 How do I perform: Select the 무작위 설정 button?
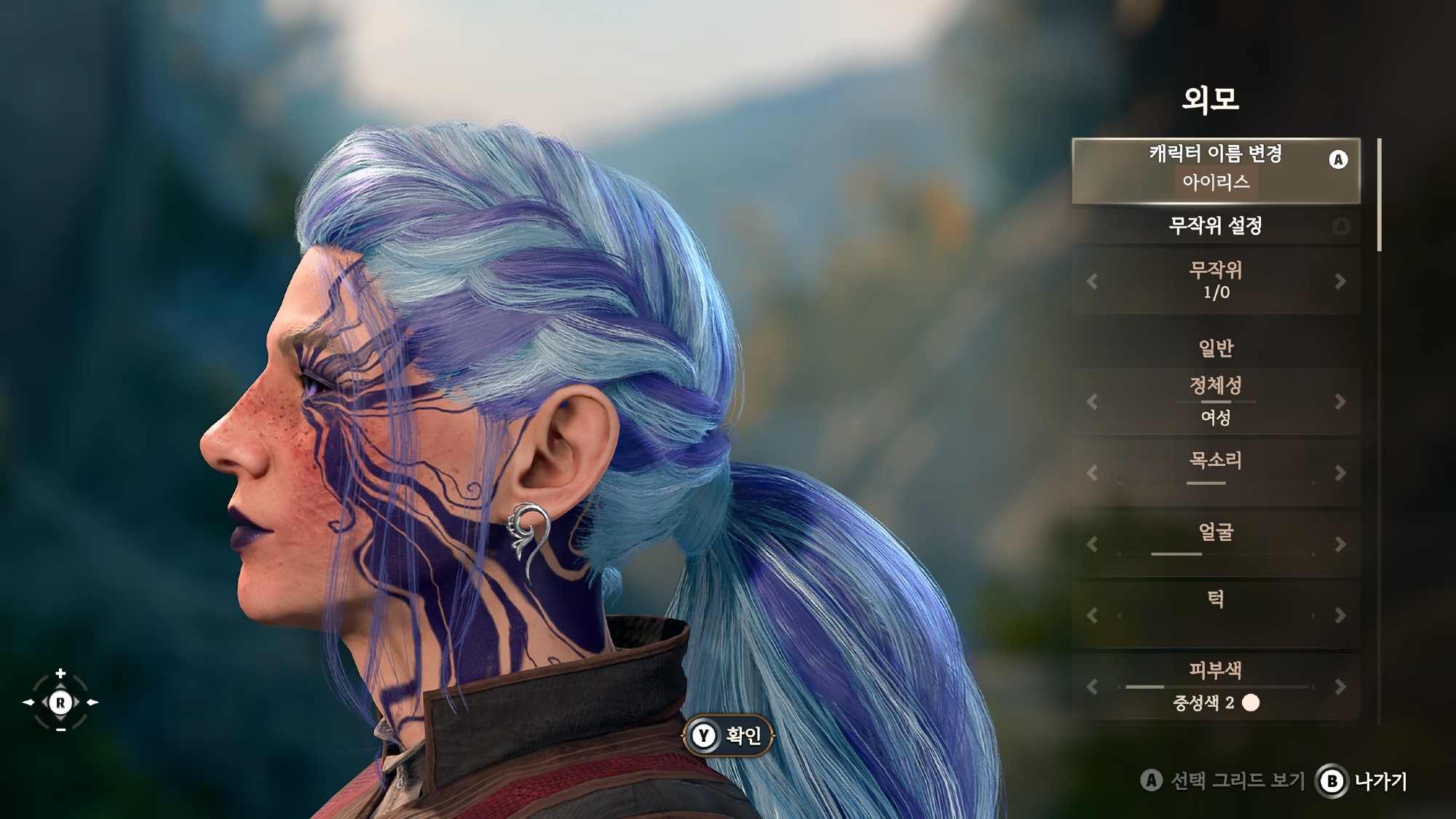pyautogui.click(x=1215, y=226)
